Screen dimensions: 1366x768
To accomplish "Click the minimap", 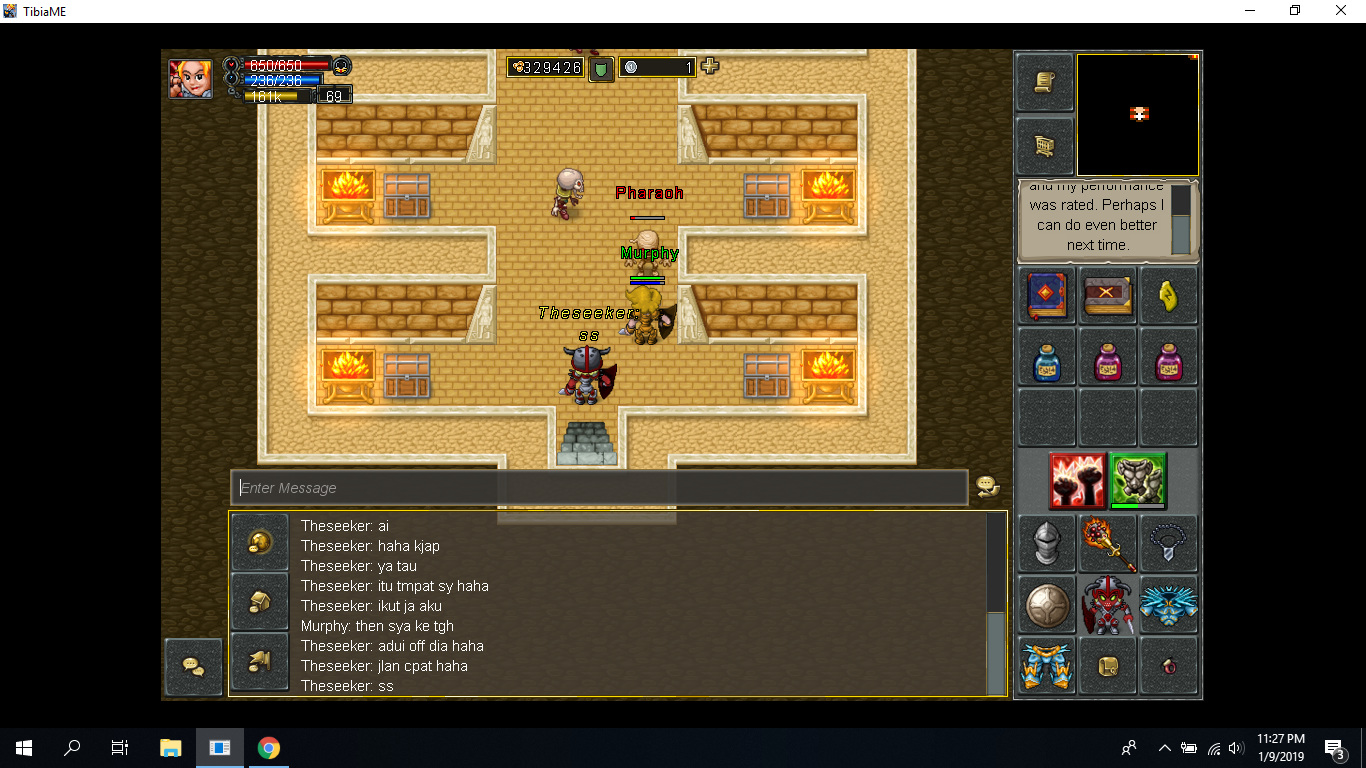I will click(x=1138, y=114).
